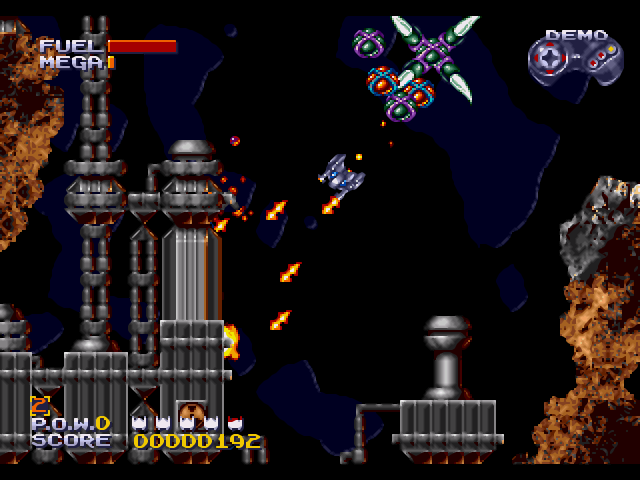640x480 pixels.
Task: Click the red ship icon in the lives row
Action: (236, 423)
